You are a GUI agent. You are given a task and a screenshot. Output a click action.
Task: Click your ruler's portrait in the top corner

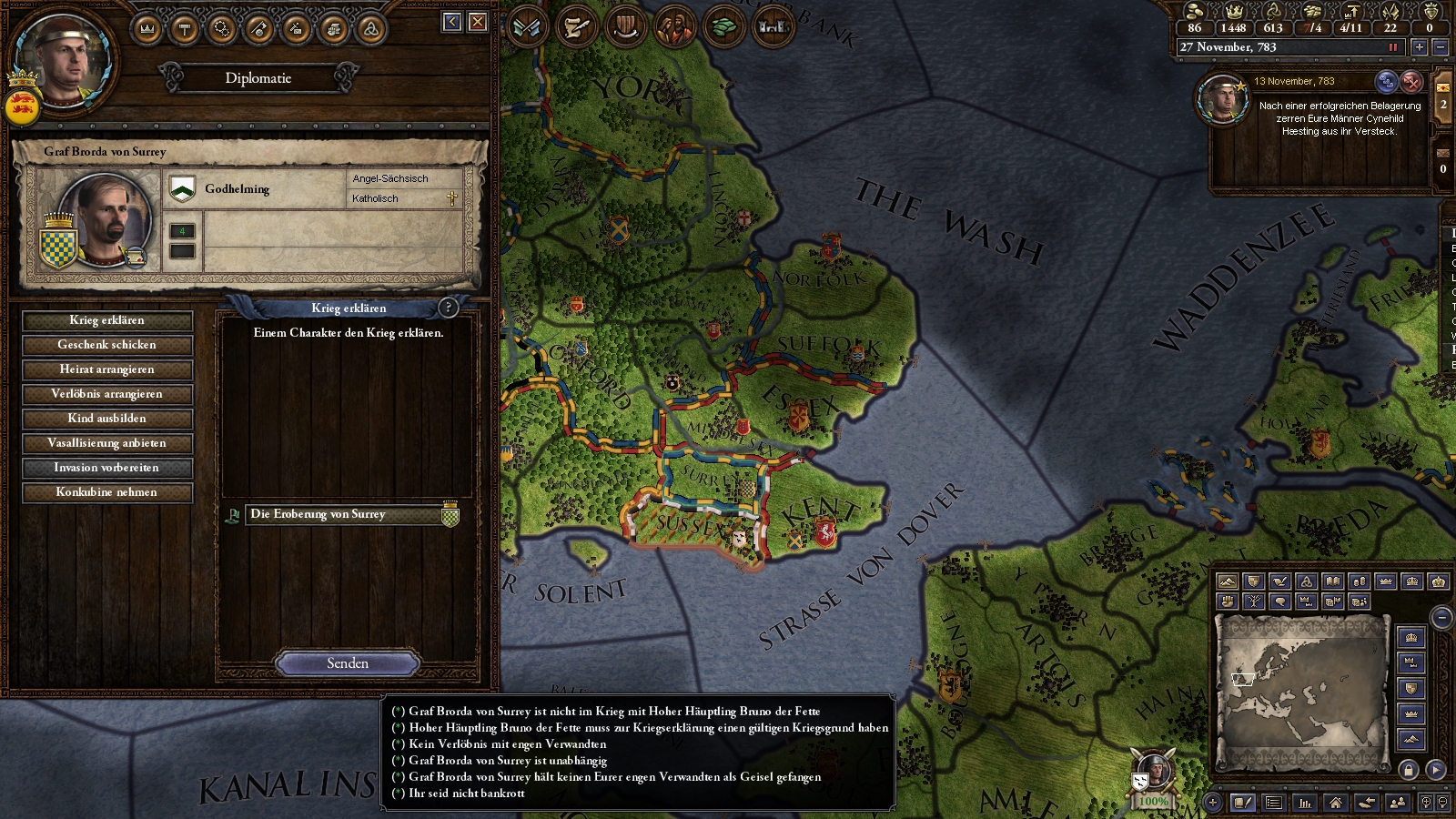click(x=64, y=56)
